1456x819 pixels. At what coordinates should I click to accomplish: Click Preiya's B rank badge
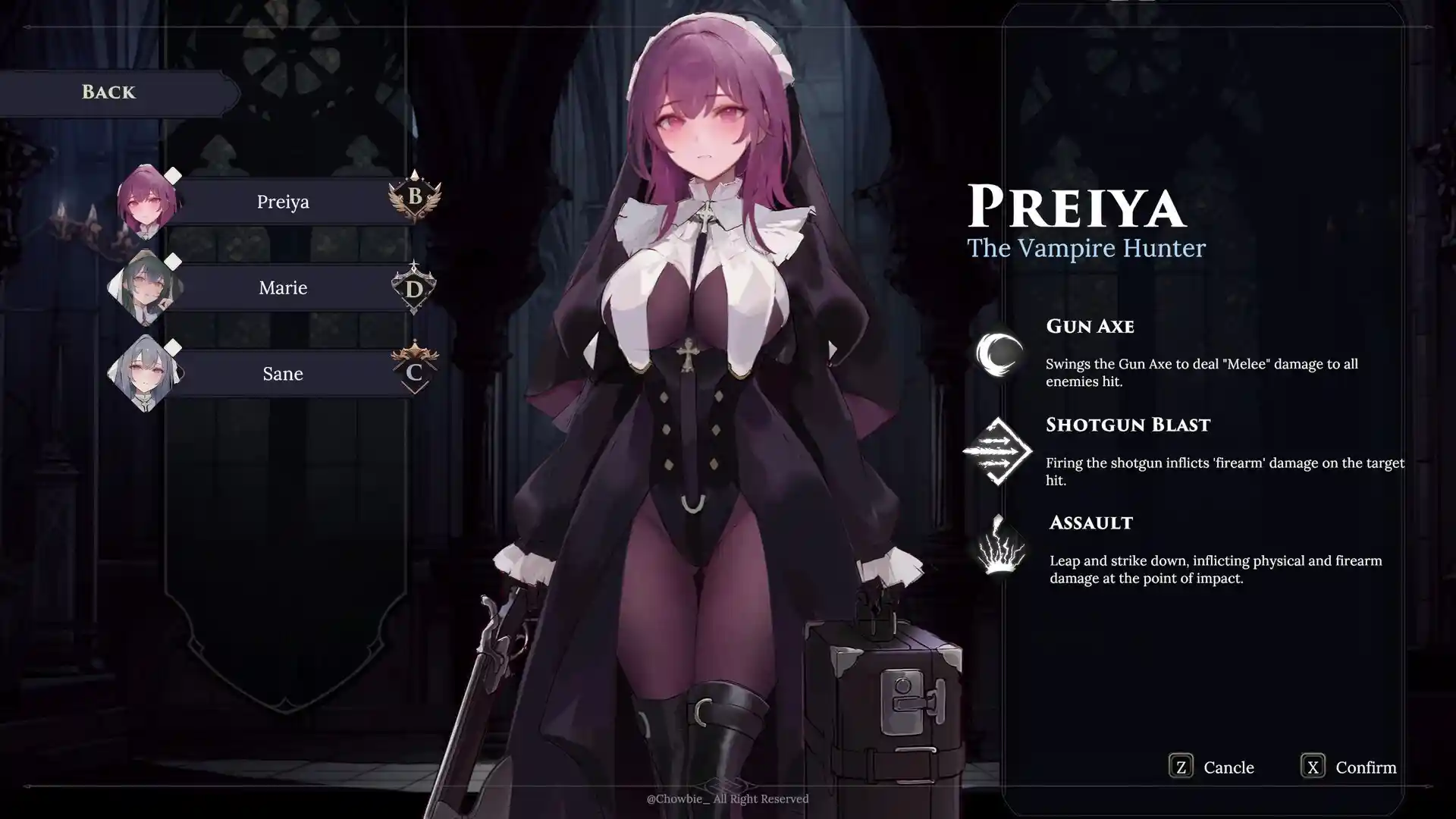pyautogui.click(x=415, y=199)
